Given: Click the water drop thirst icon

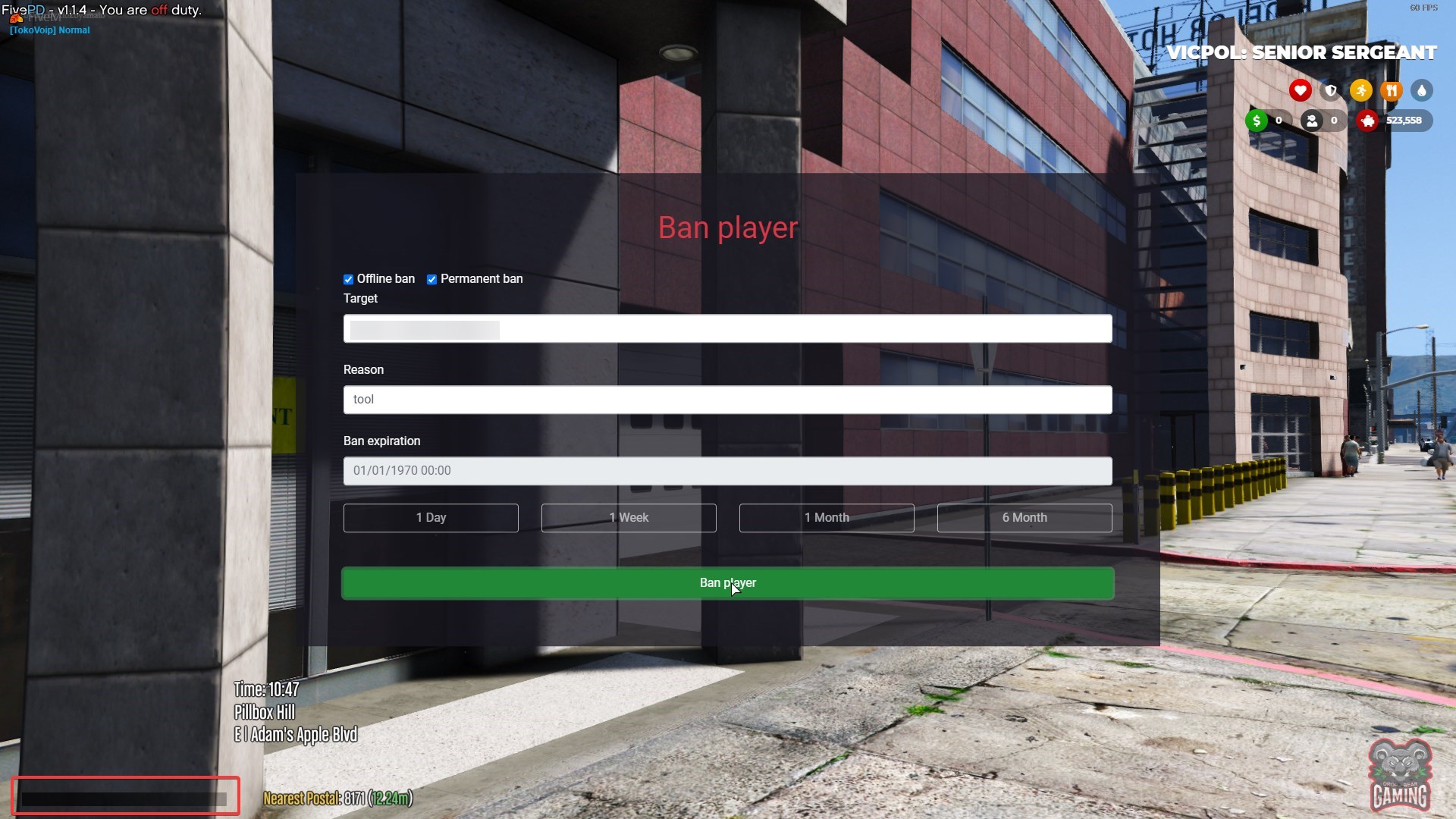Looking at the screenshot, I should click(1423, 90).
